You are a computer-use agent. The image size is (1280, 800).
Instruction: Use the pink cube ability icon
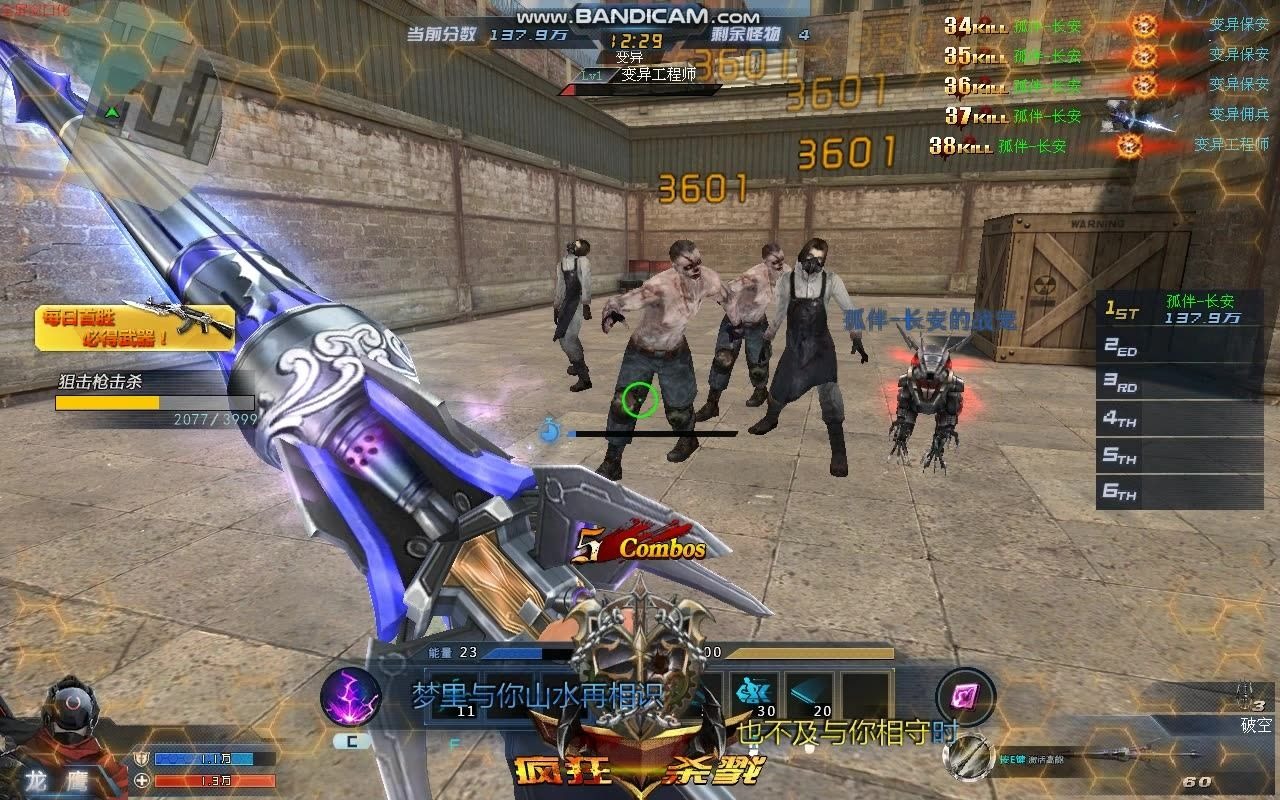click(966, 696)
